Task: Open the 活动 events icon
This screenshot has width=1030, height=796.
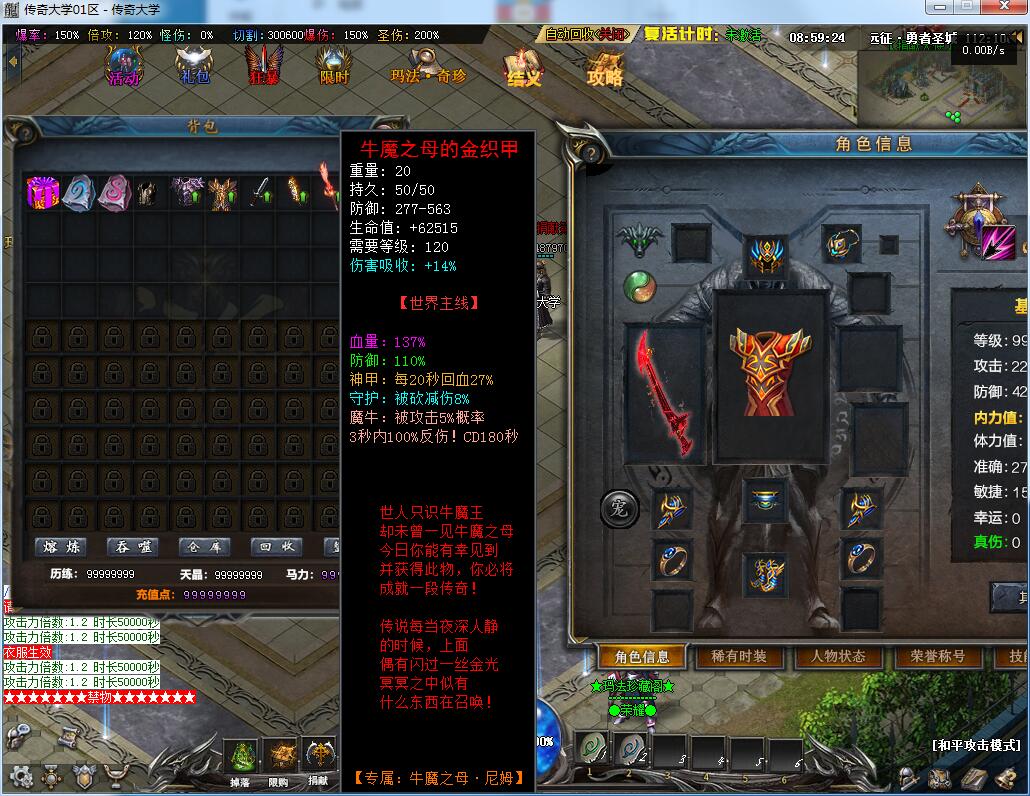Action: click(x=124, y=66)
